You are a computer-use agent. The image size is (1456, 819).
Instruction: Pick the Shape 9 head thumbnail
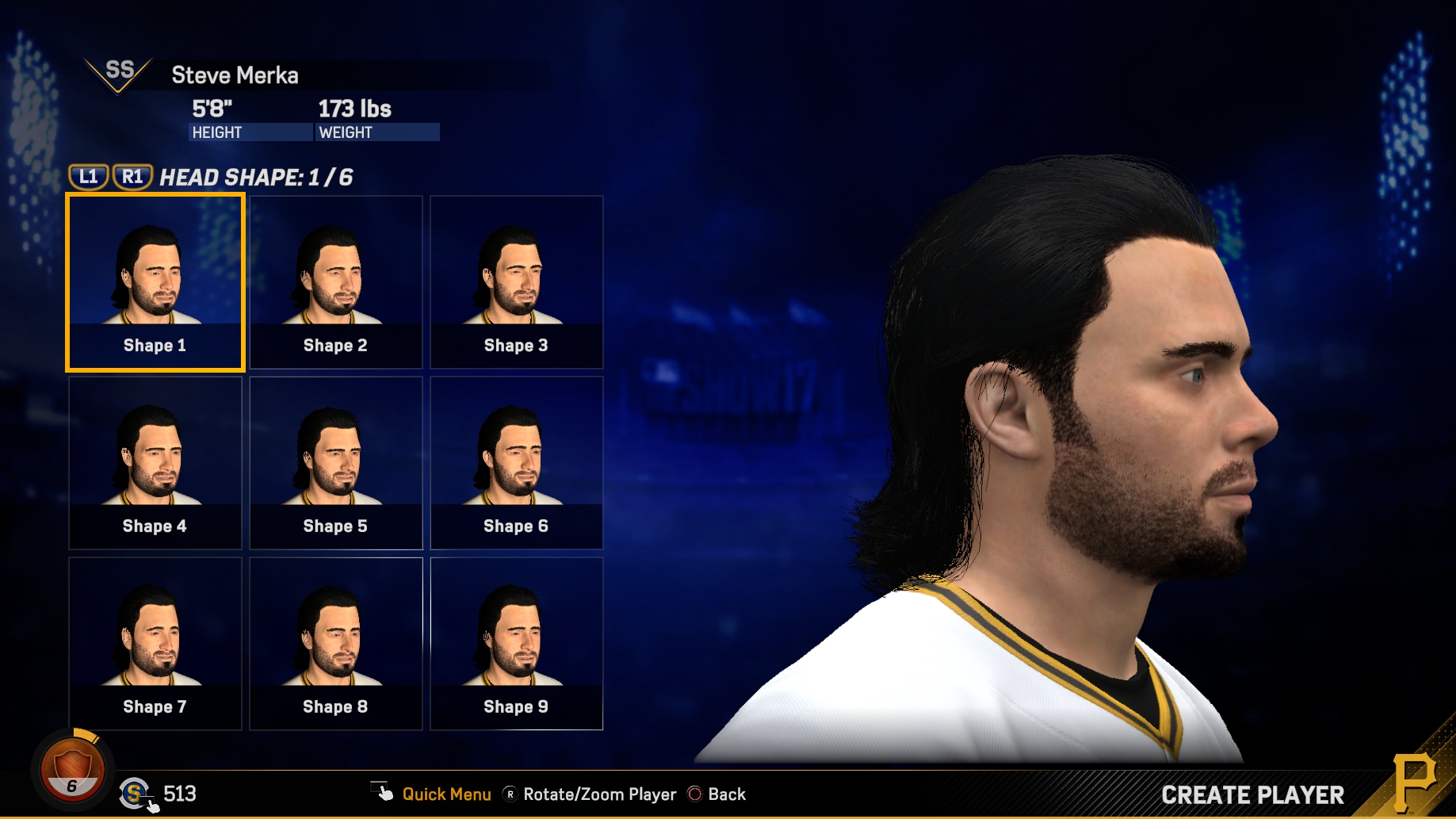(517, 644)
